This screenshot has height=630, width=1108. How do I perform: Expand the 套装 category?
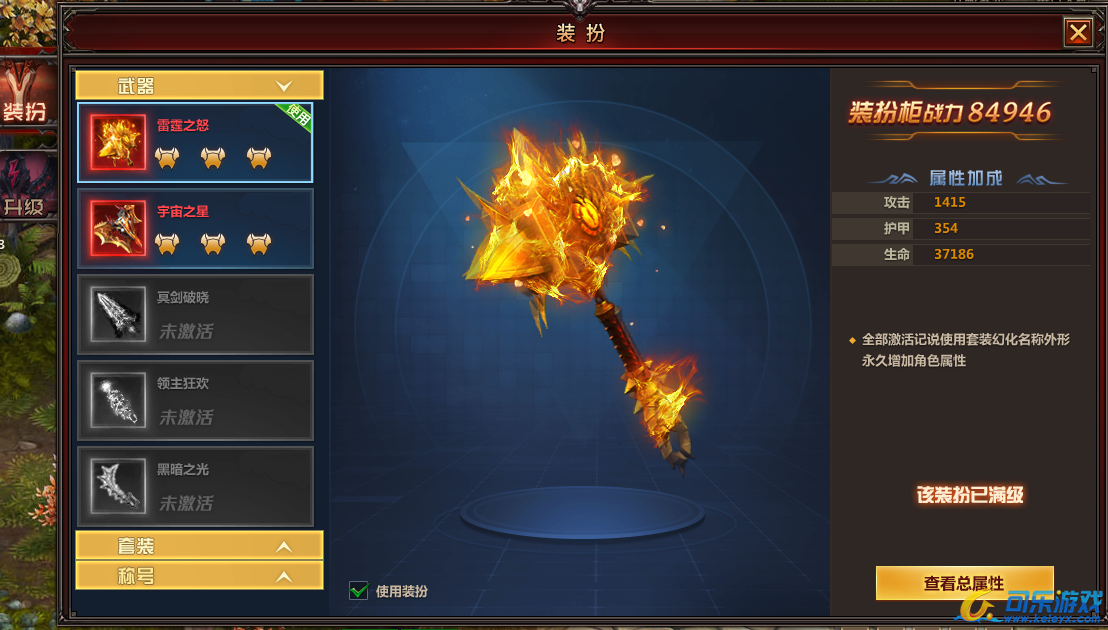click(x=199, y=546)
